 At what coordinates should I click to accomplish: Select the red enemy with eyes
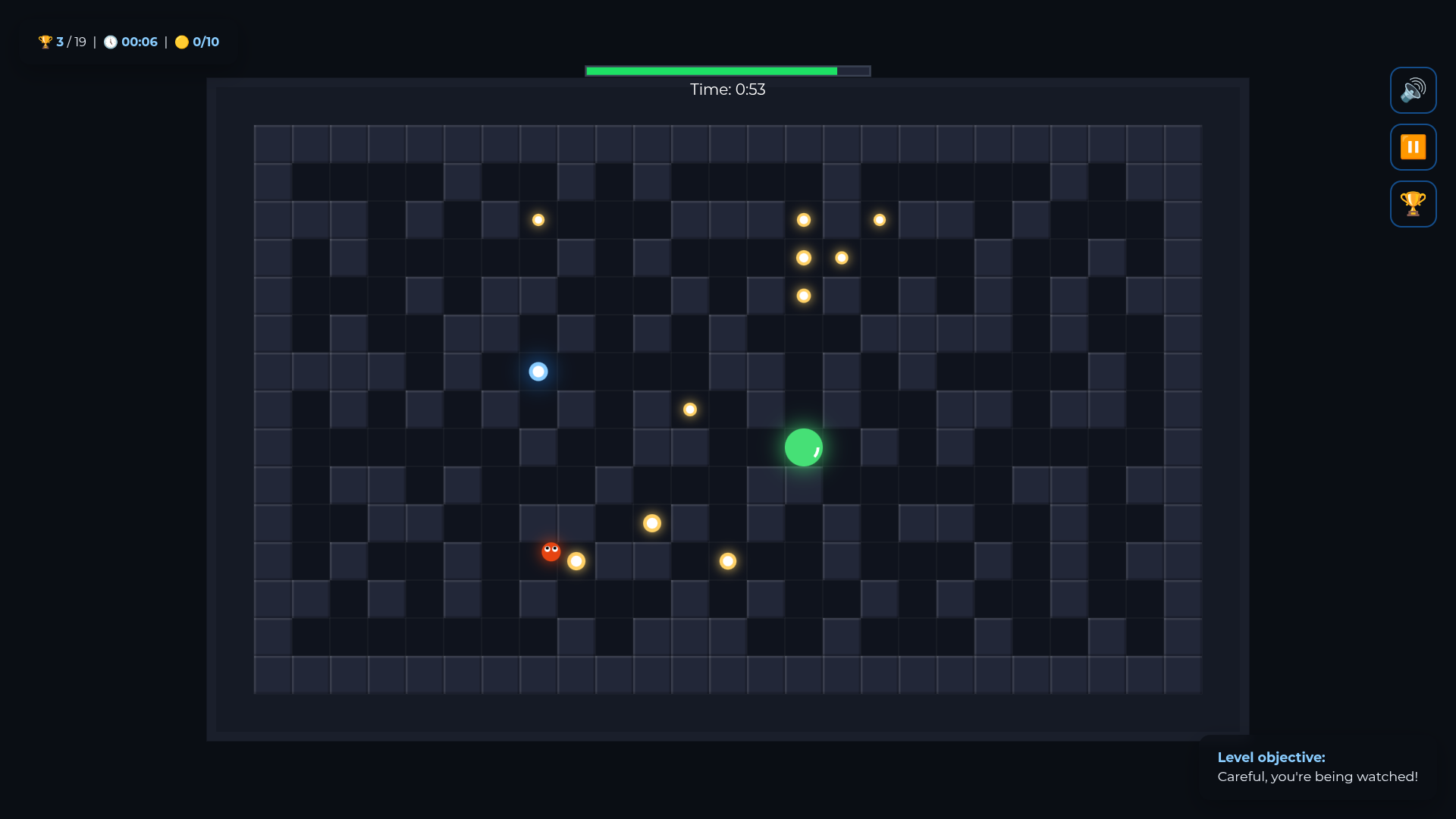(x=550, y=551)
